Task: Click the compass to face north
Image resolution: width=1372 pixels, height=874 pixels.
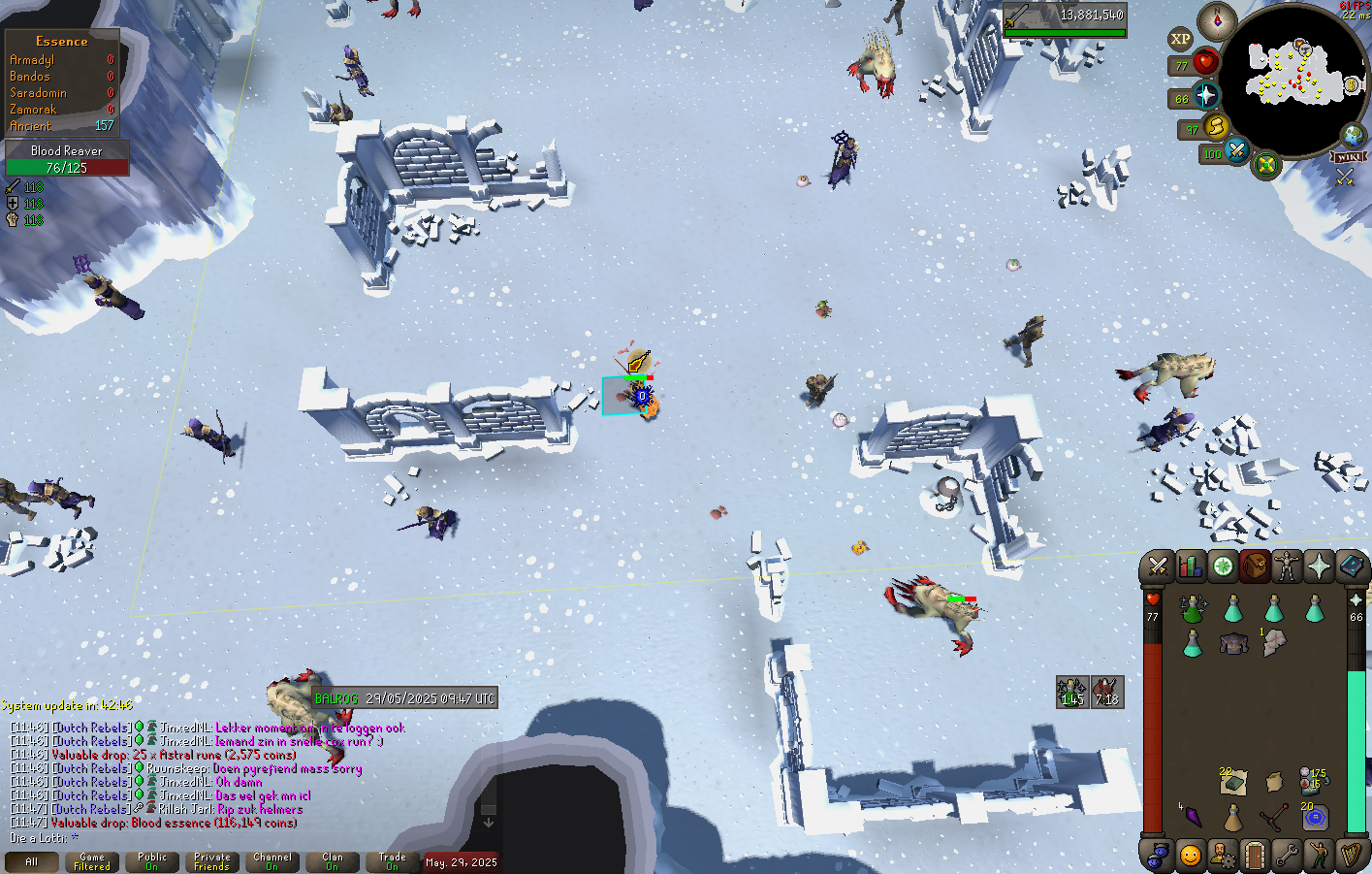Action: point(1217,21)
